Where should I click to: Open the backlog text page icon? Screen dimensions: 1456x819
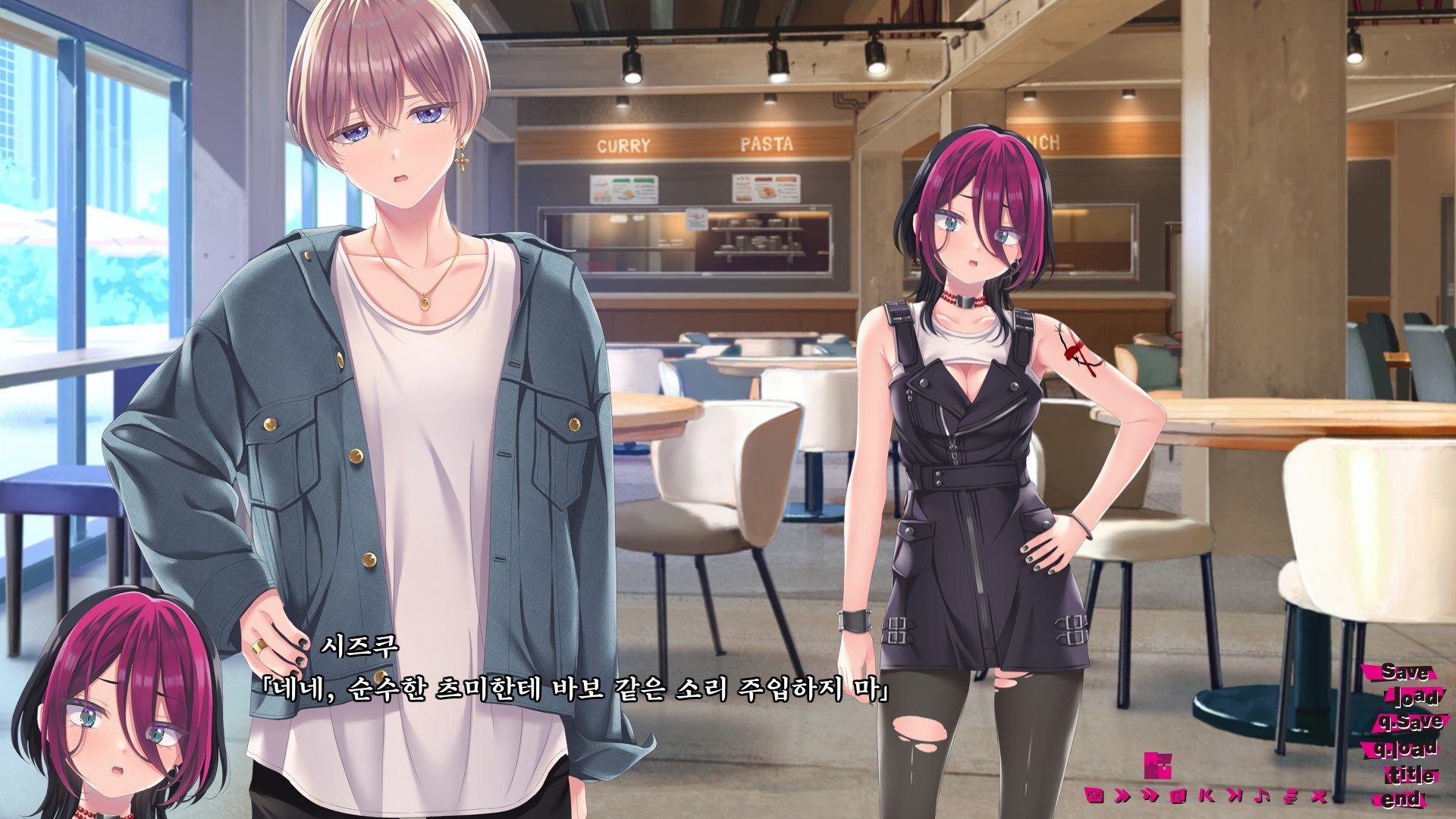1178,796
